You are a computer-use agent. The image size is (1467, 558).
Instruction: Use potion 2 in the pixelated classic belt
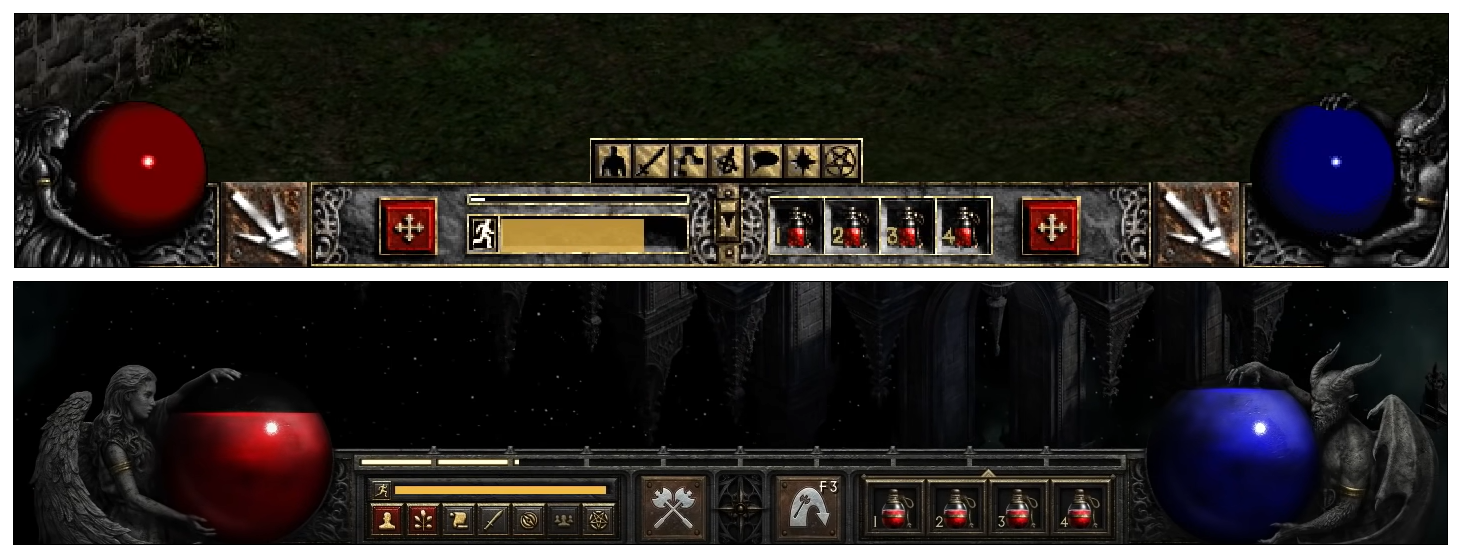[852, 227]
